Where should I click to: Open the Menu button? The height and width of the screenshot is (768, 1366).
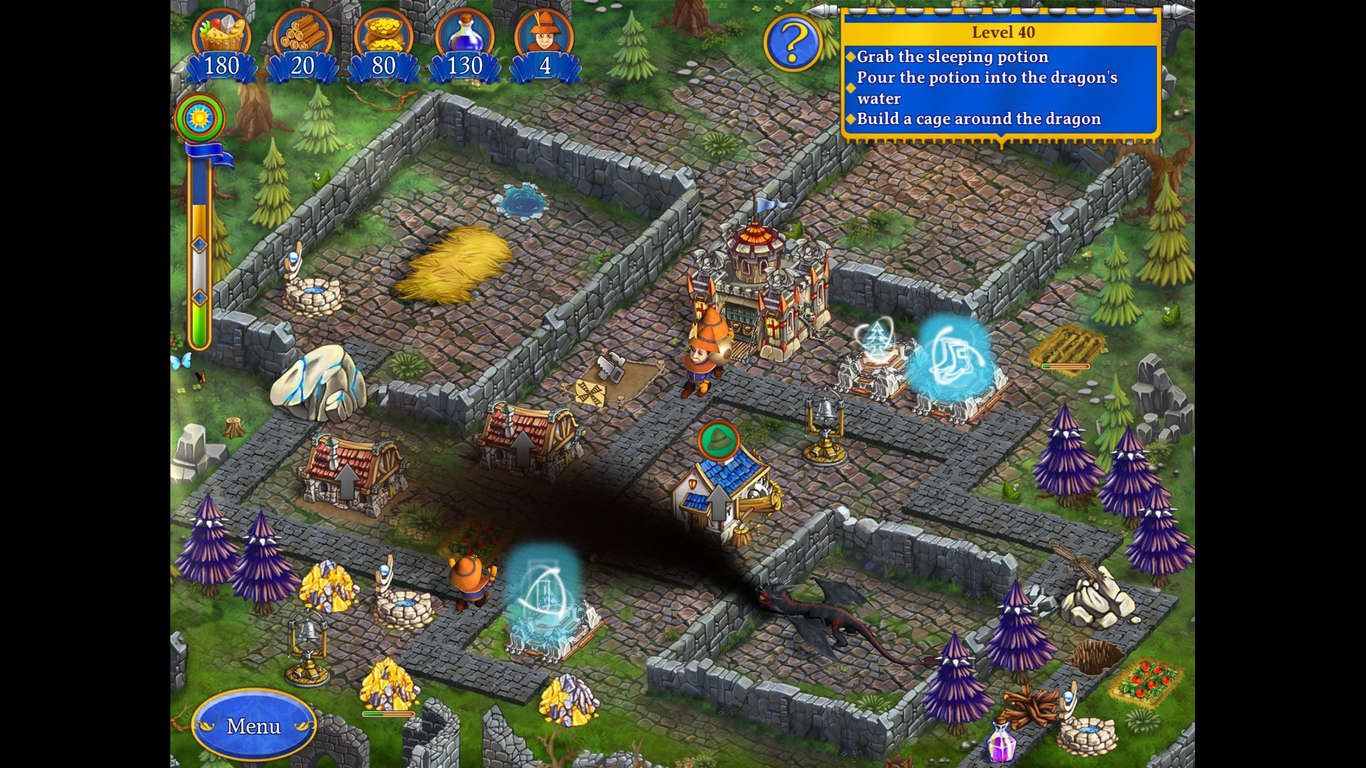click(252, 727)
